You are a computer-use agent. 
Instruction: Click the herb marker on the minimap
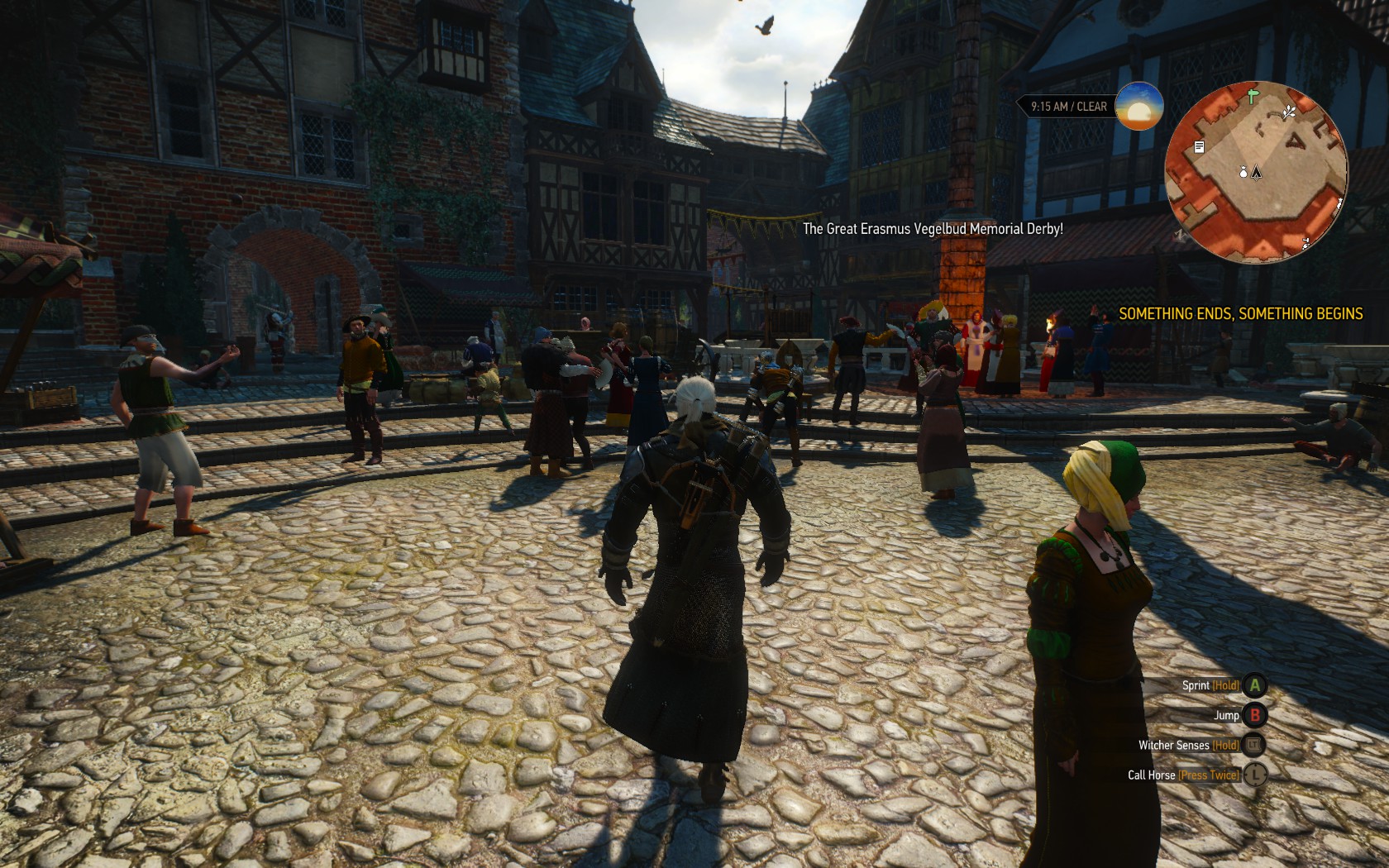(x=1289, y=112)
